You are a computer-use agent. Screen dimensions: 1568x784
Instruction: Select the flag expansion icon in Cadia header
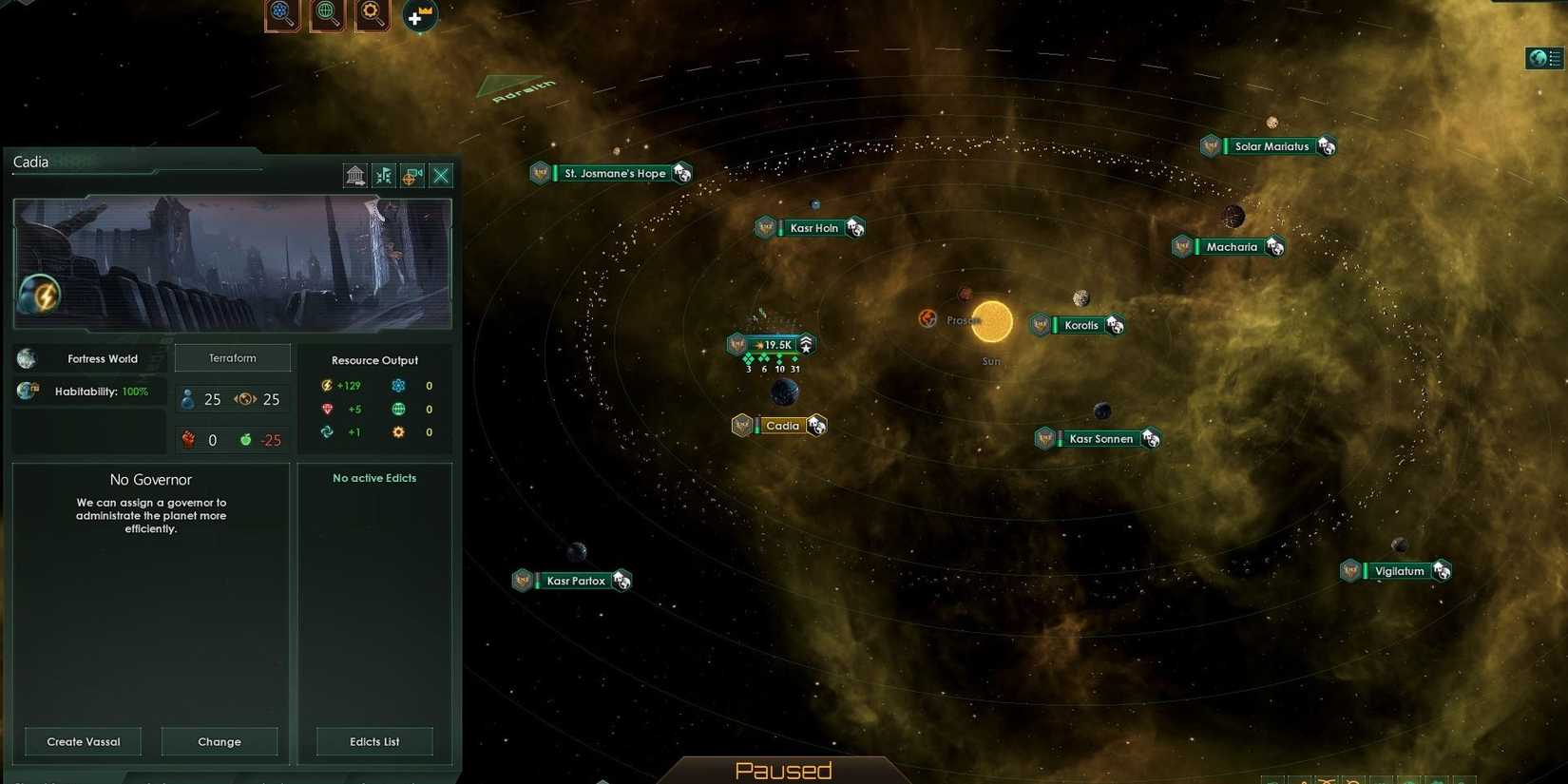coord(383,175)
